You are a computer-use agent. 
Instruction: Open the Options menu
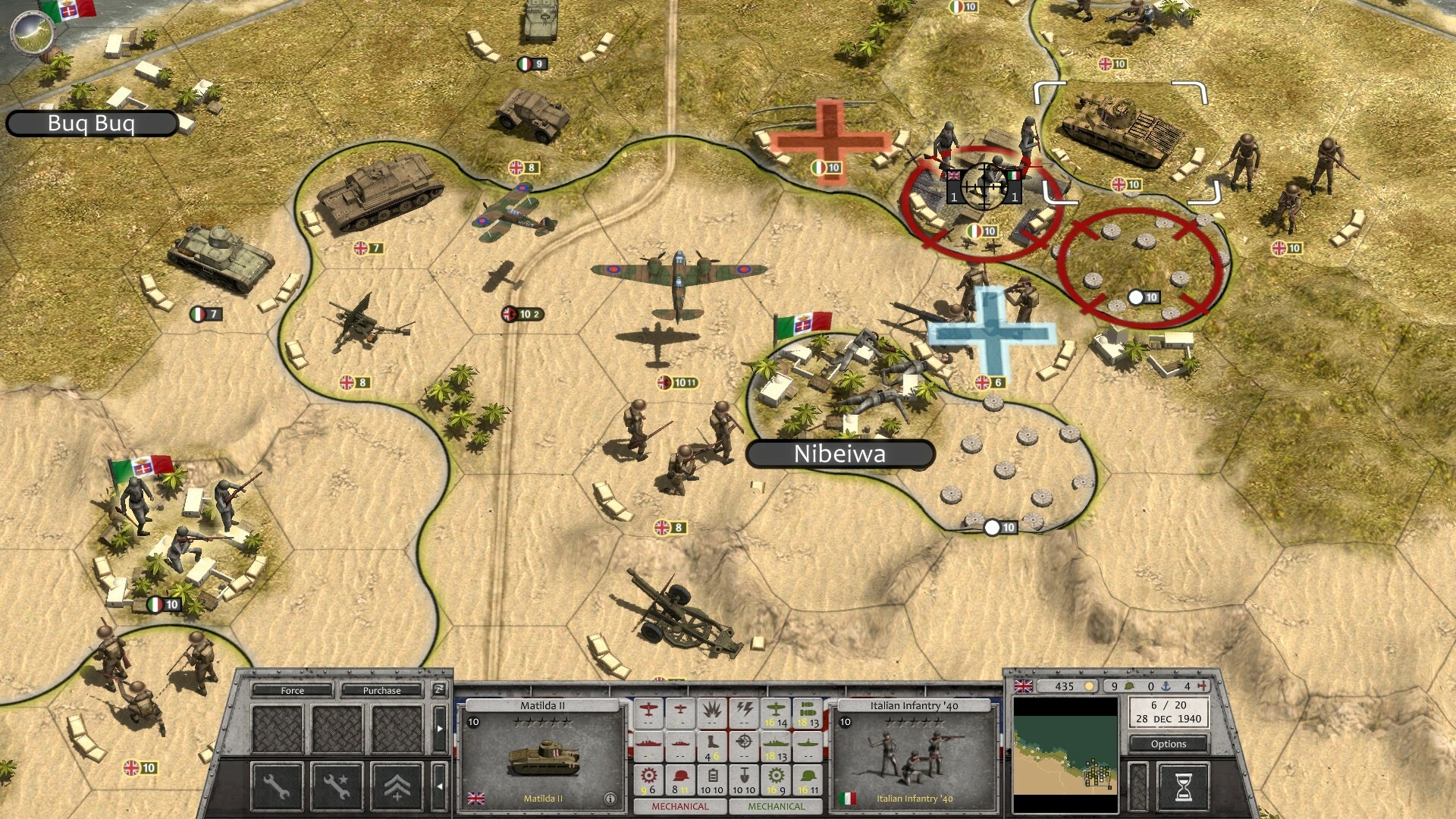click(x=1169, y=744)
